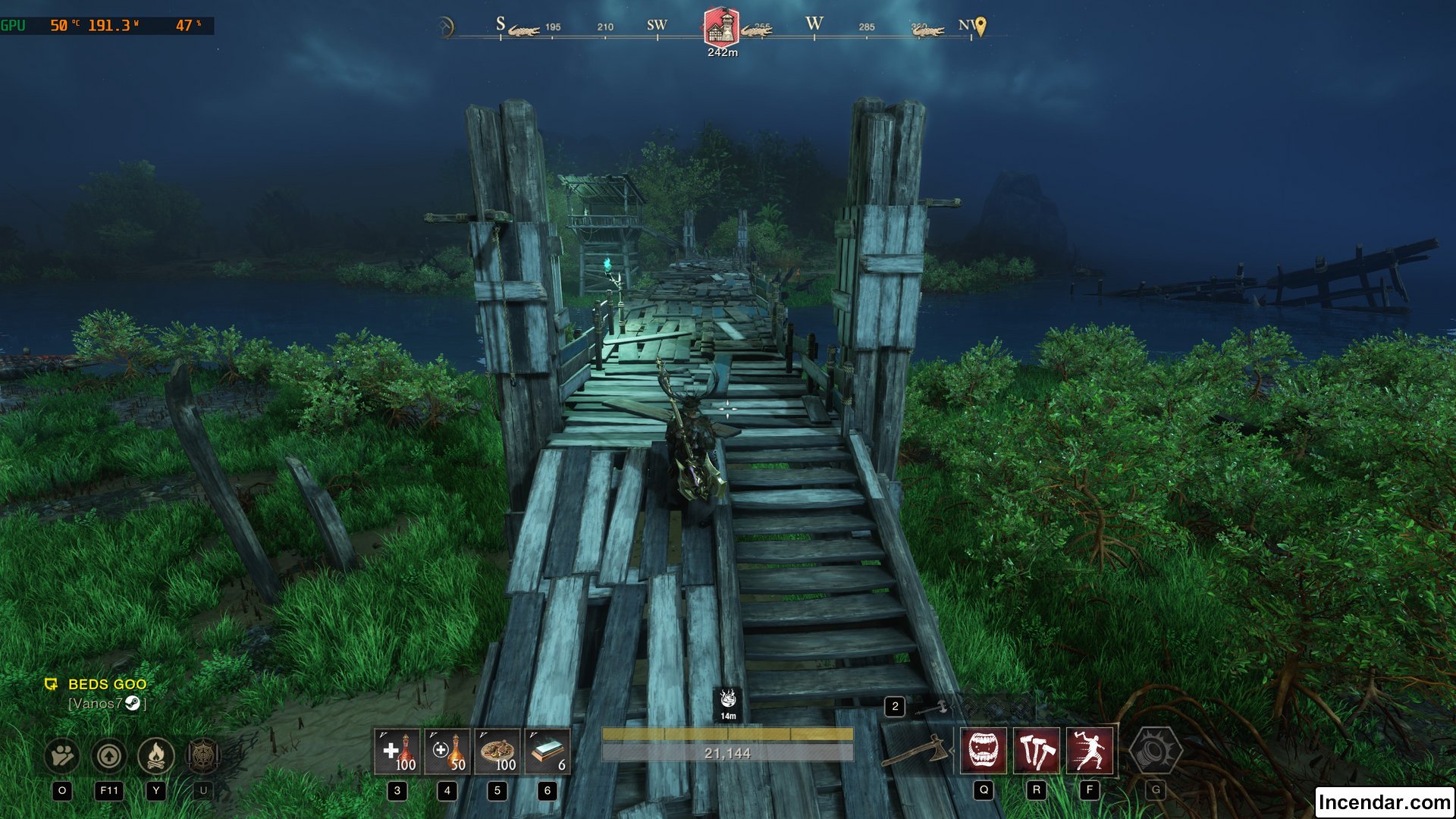This screenshot has height=819, width=1456.
Task: Click the hexagonal heartrune ability icon
Action: (1155, 751)
